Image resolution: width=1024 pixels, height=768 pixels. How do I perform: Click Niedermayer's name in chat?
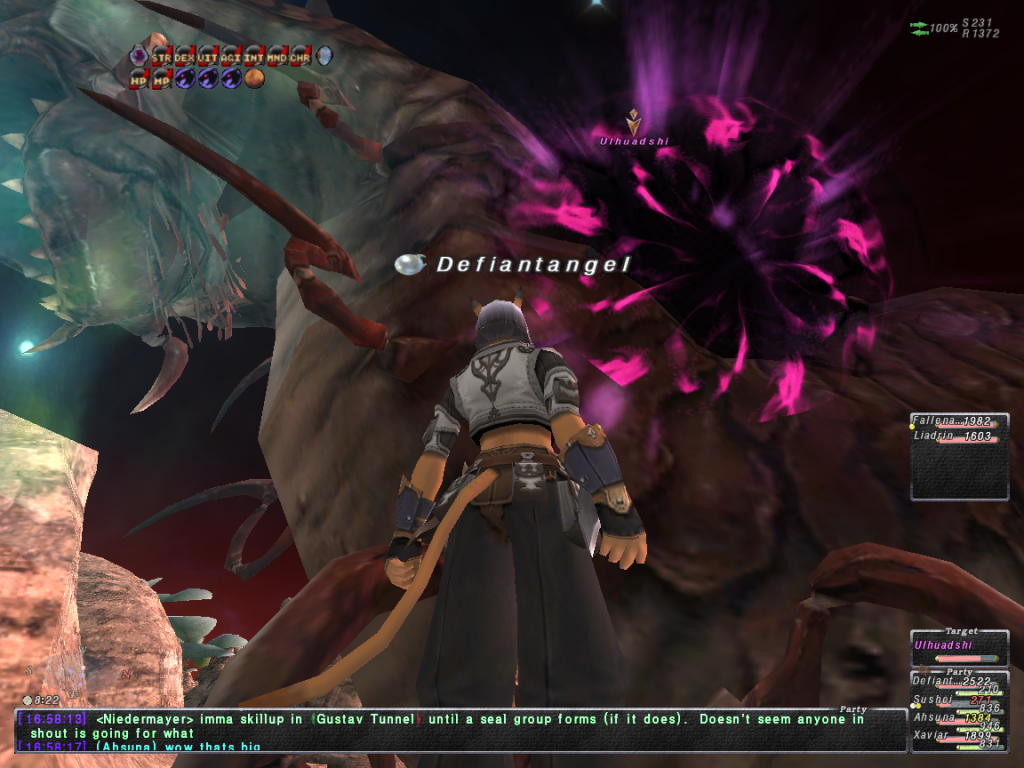pos(129,719)
